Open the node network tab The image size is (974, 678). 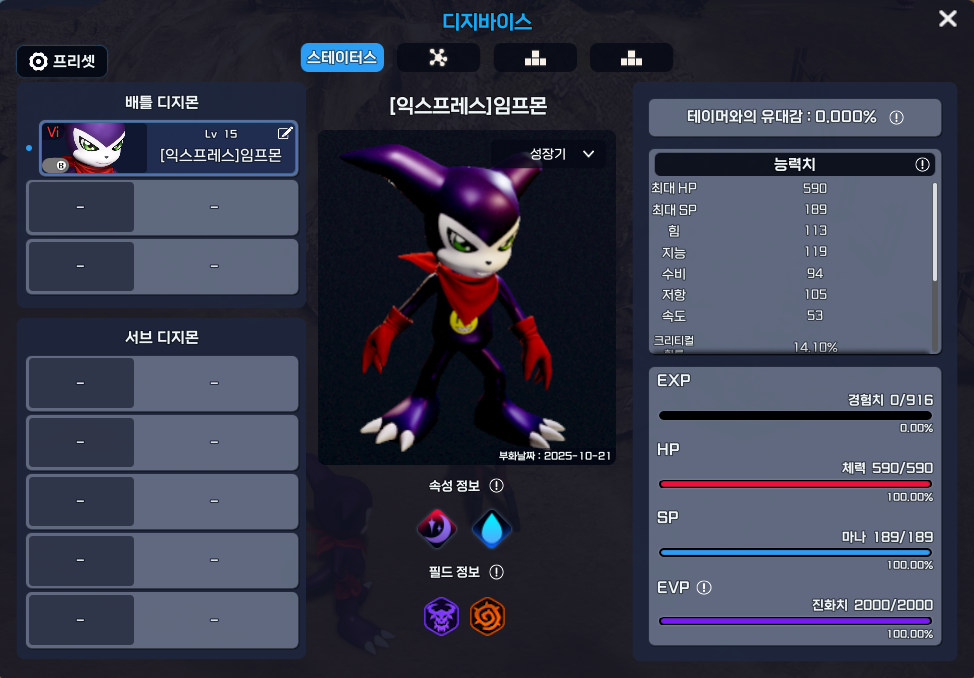tap(438, 57)
